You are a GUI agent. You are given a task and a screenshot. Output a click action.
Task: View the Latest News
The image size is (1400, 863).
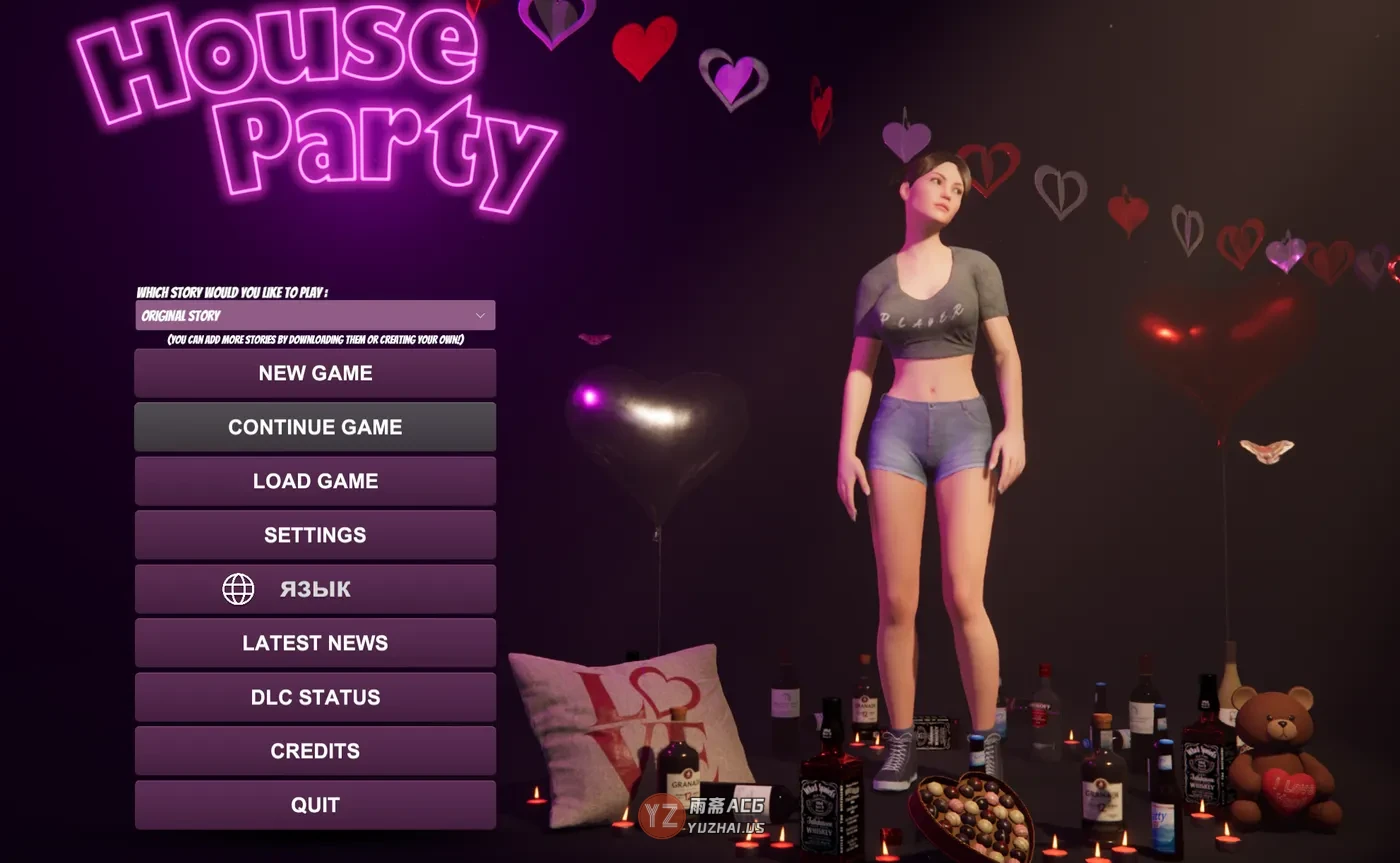(x=315, y=643)
